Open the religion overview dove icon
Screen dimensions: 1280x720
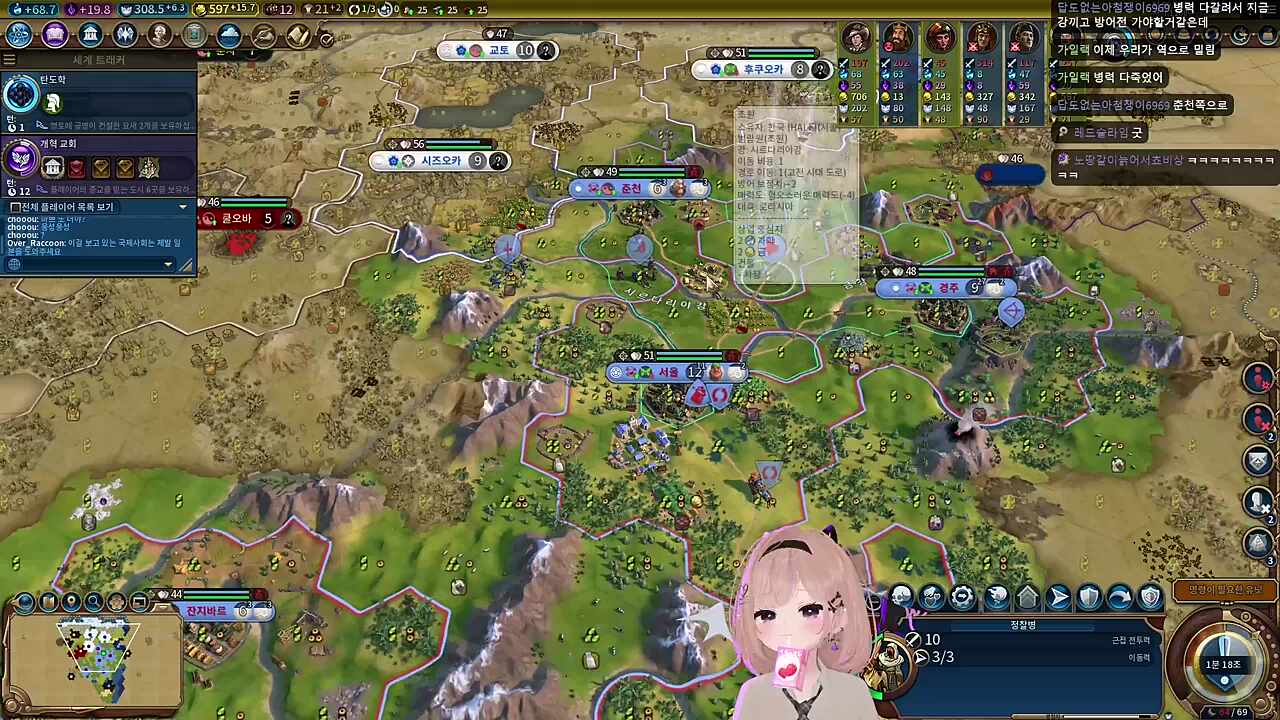(x=124, y=34)
